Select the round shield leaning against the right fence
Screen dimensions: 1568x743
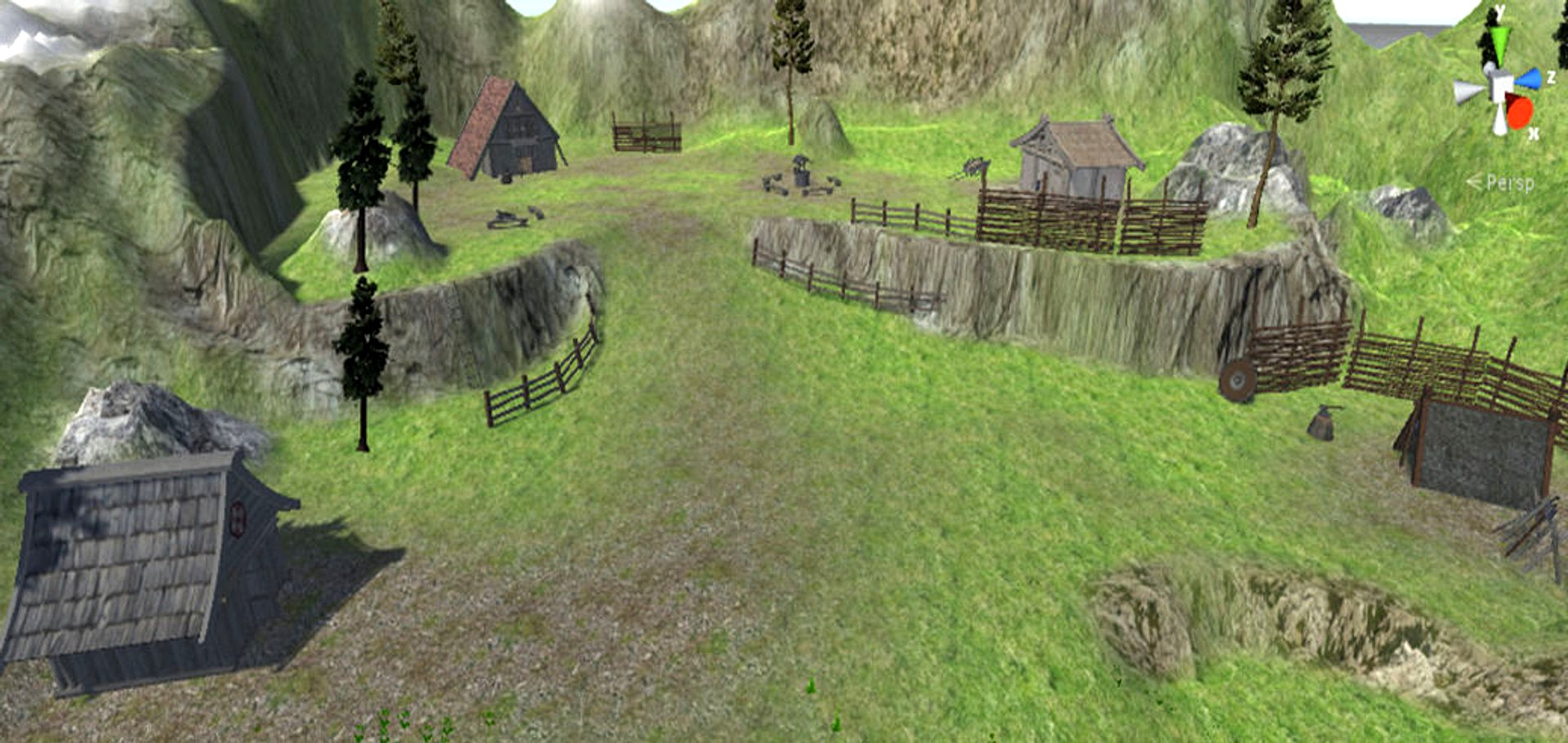click(1237, 380)
